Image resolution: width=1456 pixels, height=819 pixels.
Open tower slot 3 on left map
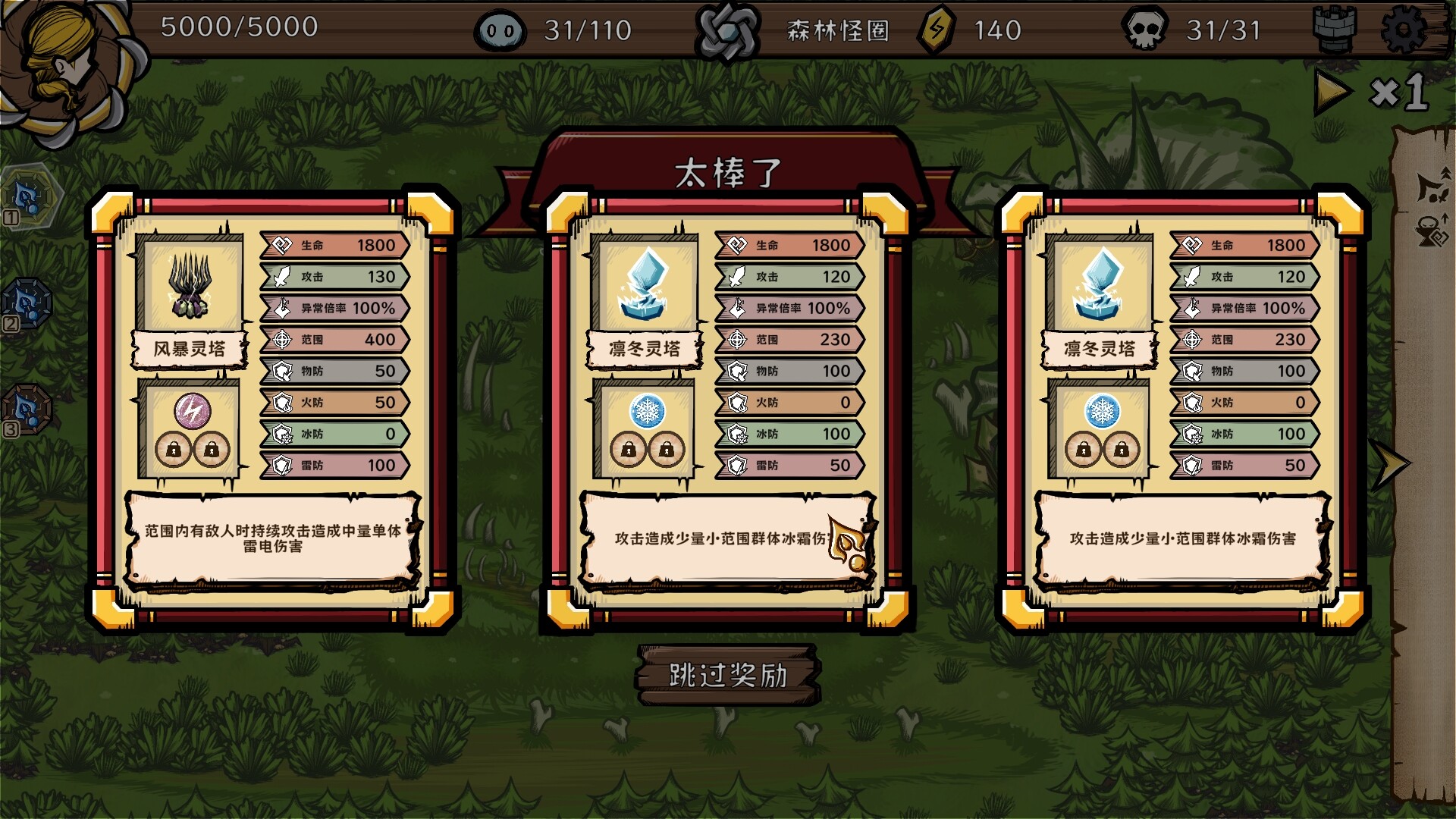[x=29, y=406]
